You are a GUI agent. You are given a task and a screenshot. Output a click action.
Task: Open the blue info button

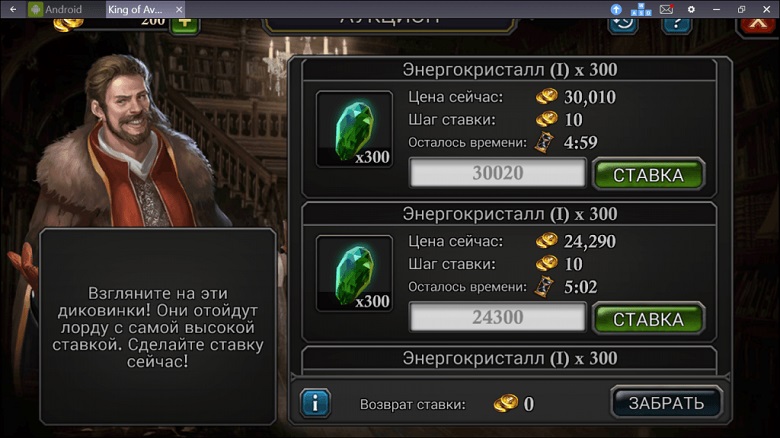(315, 403)
